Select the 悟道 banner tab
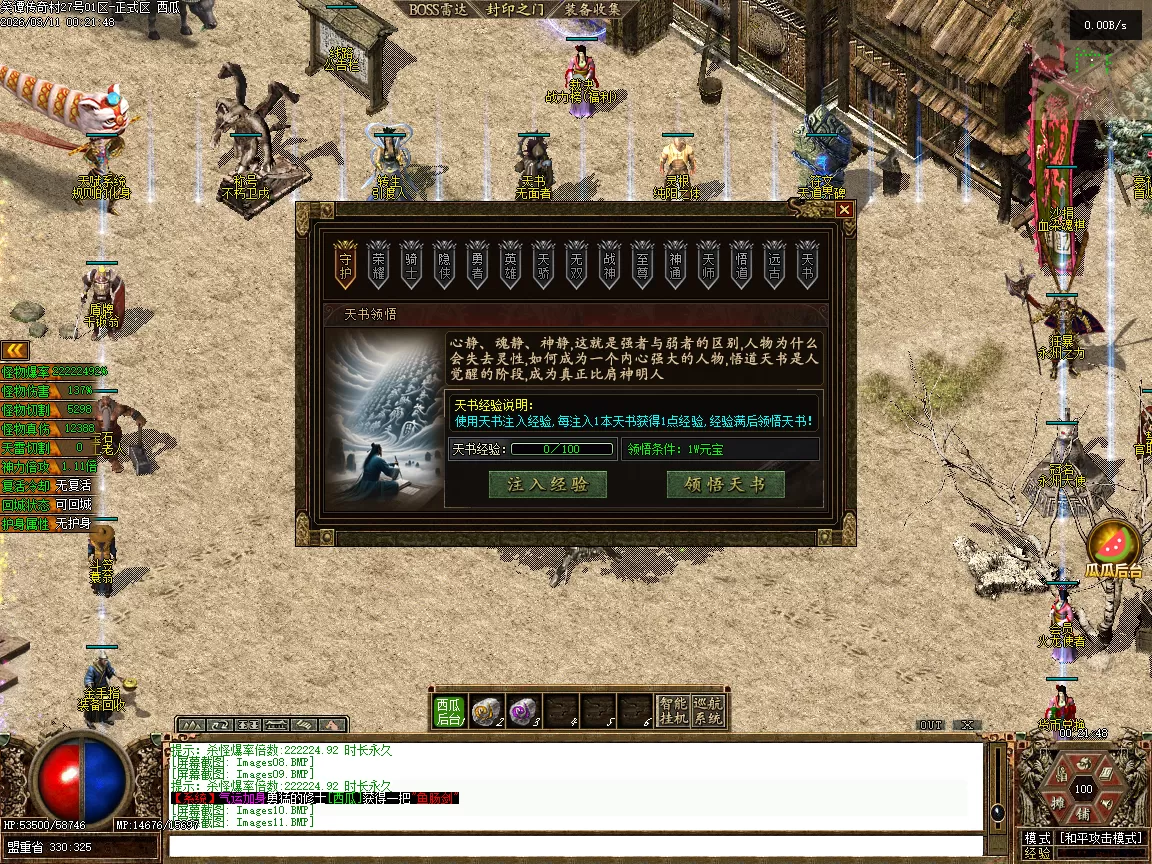 pyautogui.click(x=741, y=264)
